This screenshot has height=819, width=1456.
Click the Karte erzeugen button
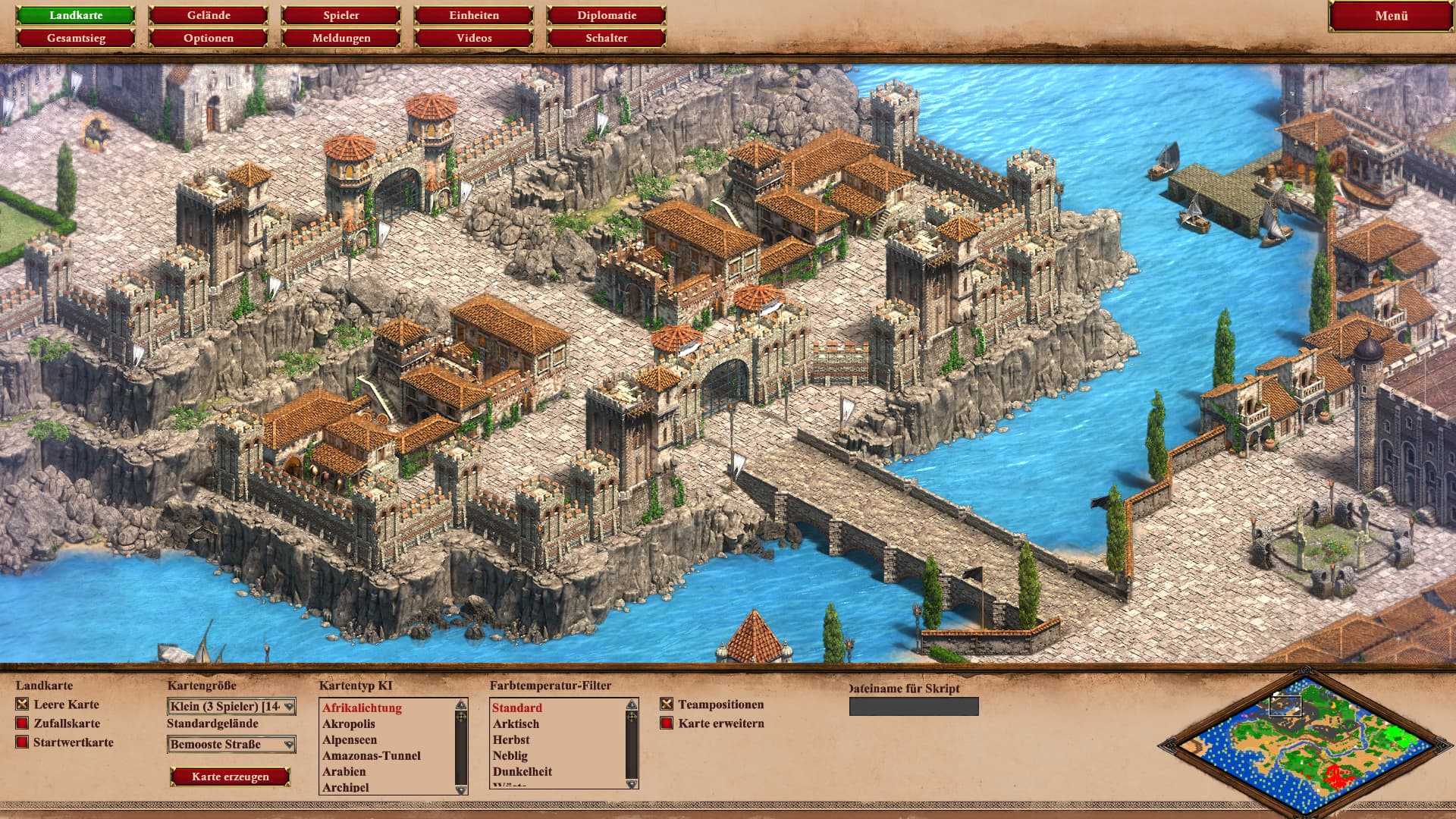click(231, 777)
